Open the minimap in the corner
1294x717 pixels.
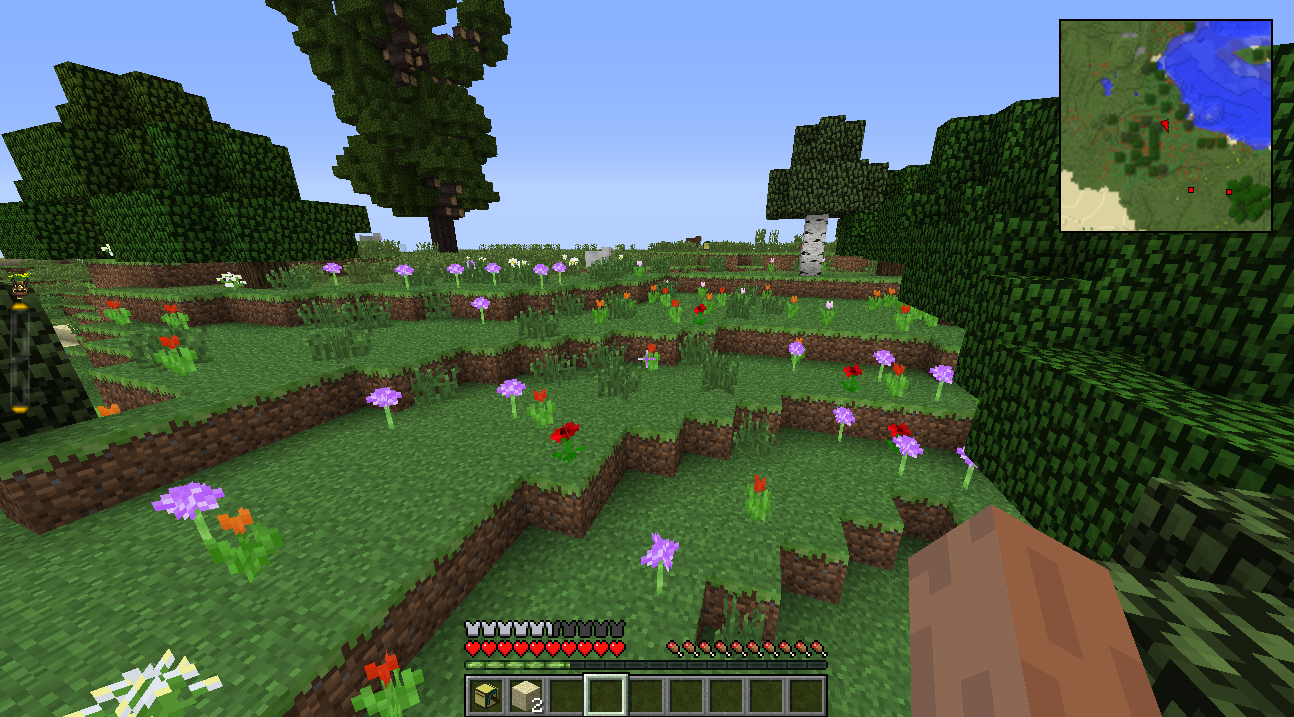[1165, 126]
